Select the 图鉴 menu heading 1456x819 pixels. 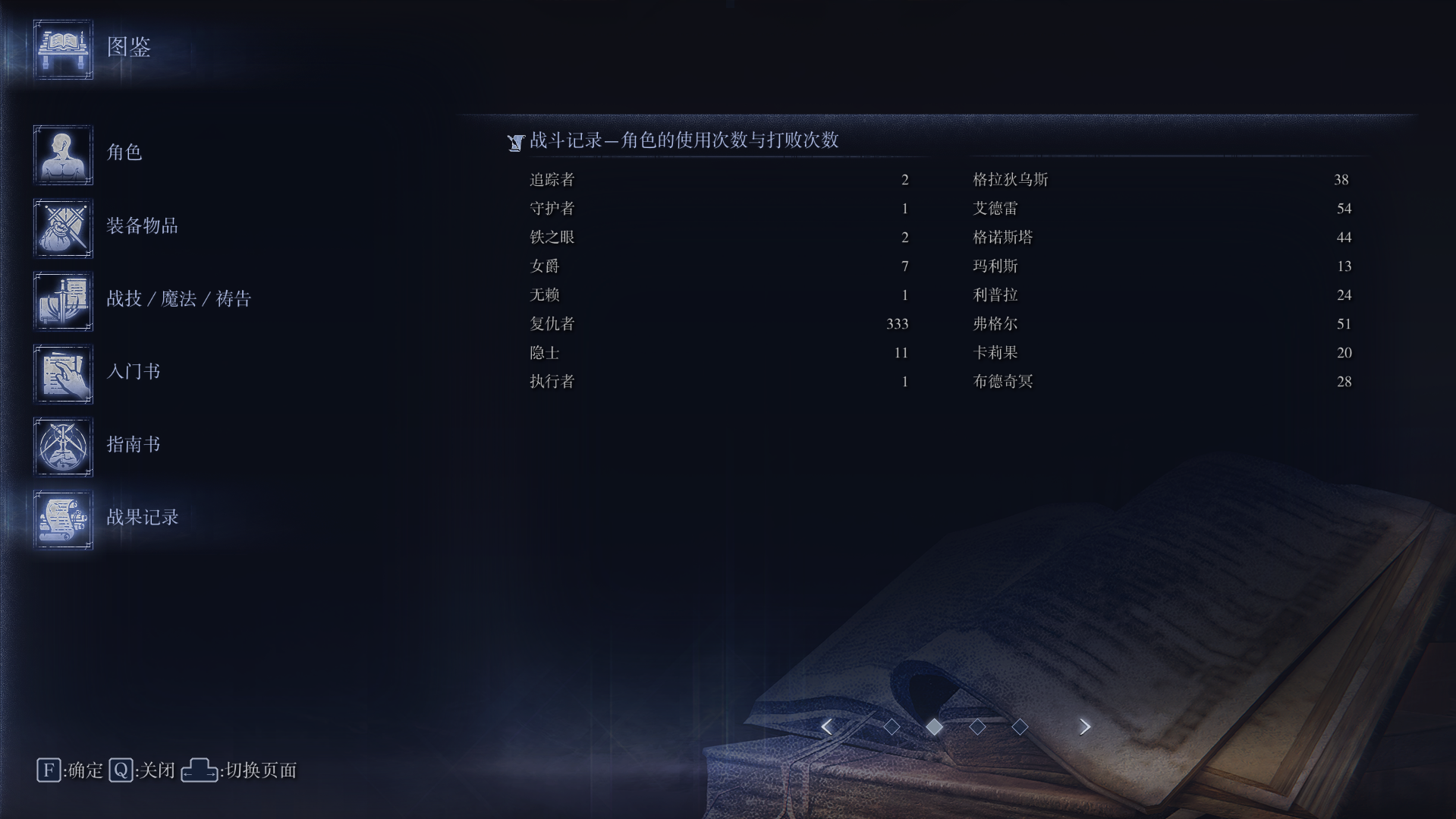[x=129, y=49]
